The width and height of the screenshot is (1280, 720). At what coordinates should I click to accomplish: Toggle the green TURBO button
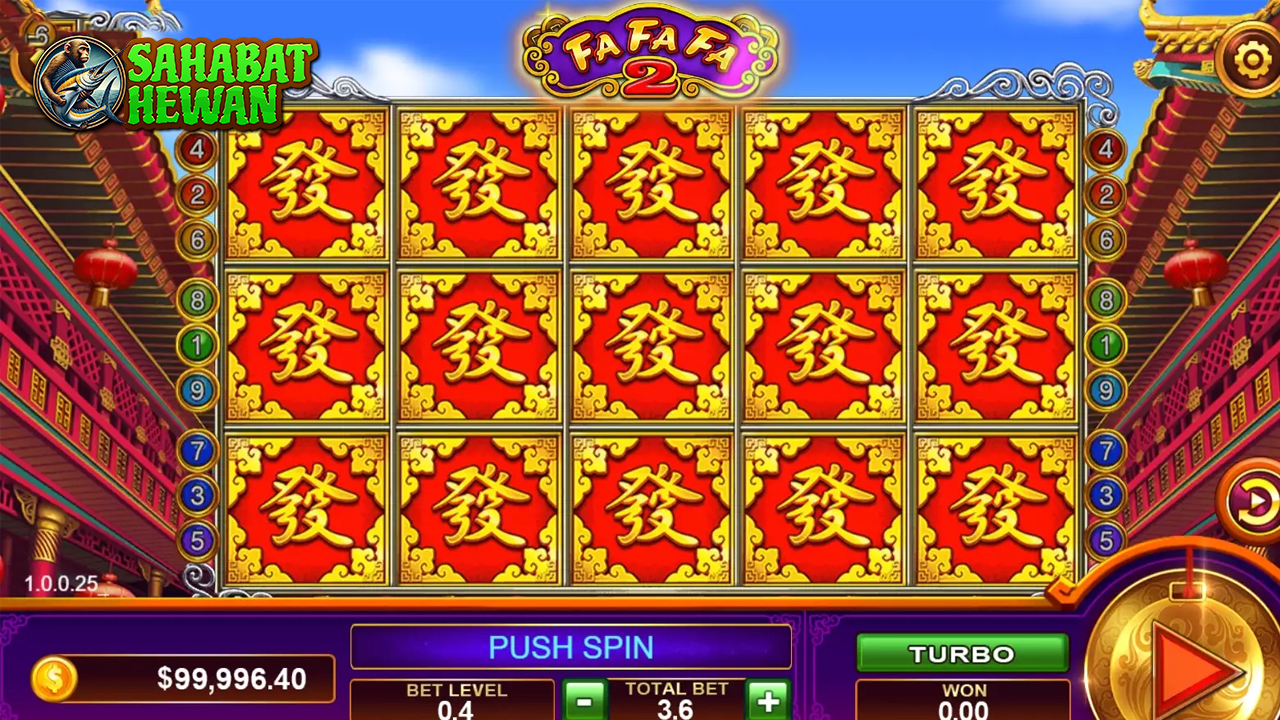pyautogui.click(x=962, y=654)
